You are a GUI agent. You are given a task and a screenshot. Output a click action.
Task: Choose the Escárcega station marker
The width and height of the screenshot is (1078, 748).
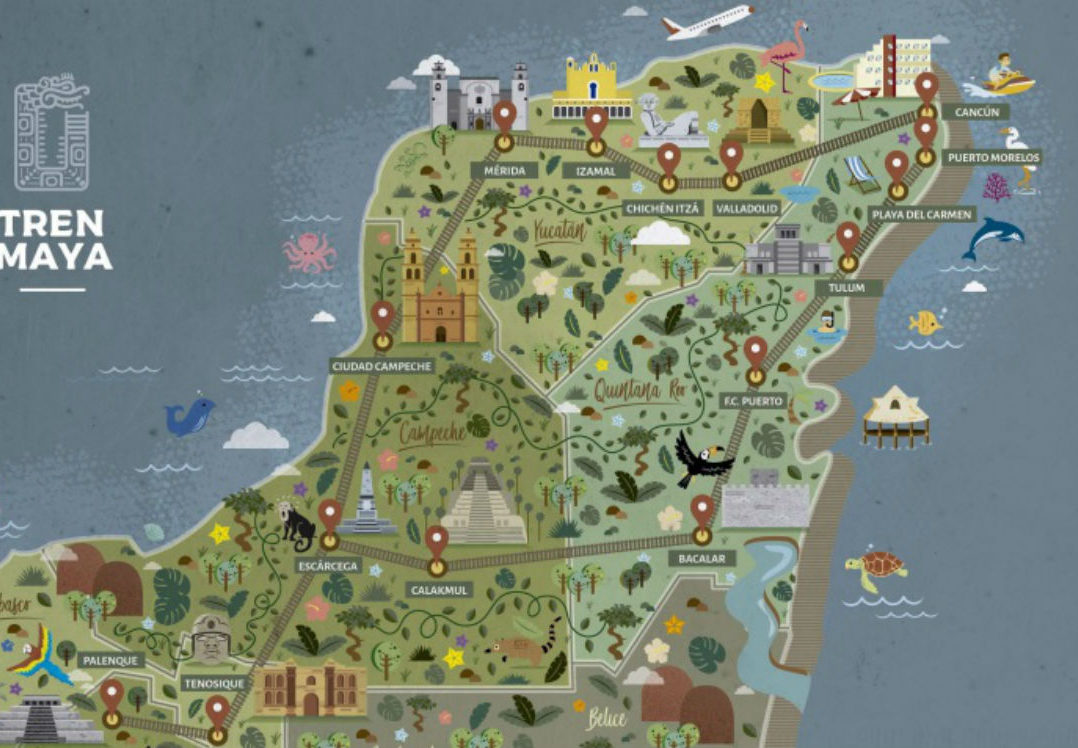tap(330, 517)
